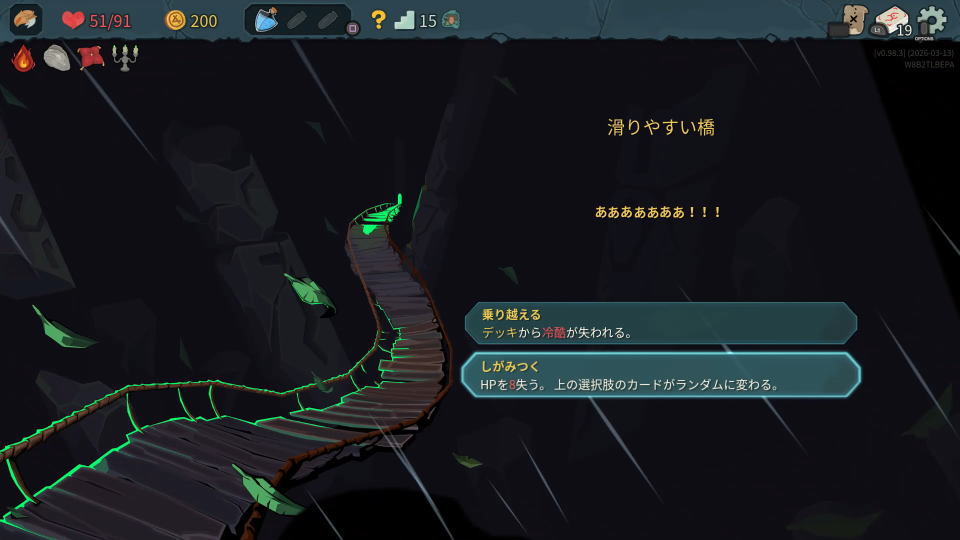Inspect the fire relic icon

tap(23, 58)
